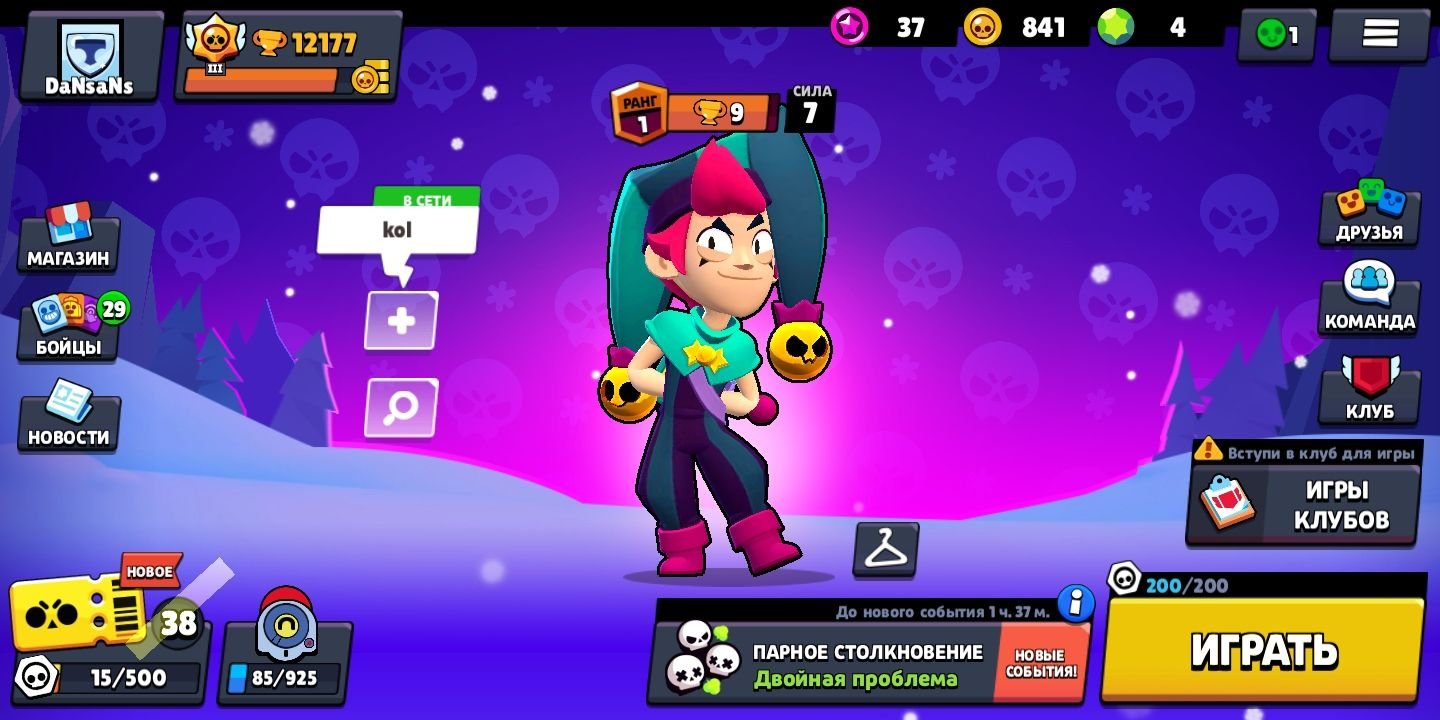Image resolution: width=1440 pixels, height=720 pixels.
Task: View the DaNsaNs player profile
Action: tap(89, 56)
